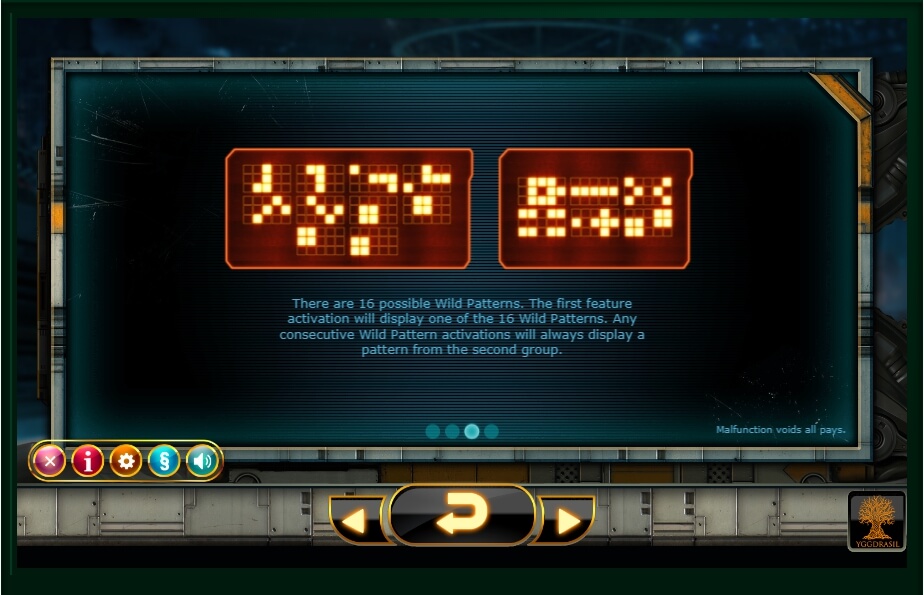This screenshot has width=924, height=595.
Task: Go to the previous paytable page
Action: click(356, 521)
